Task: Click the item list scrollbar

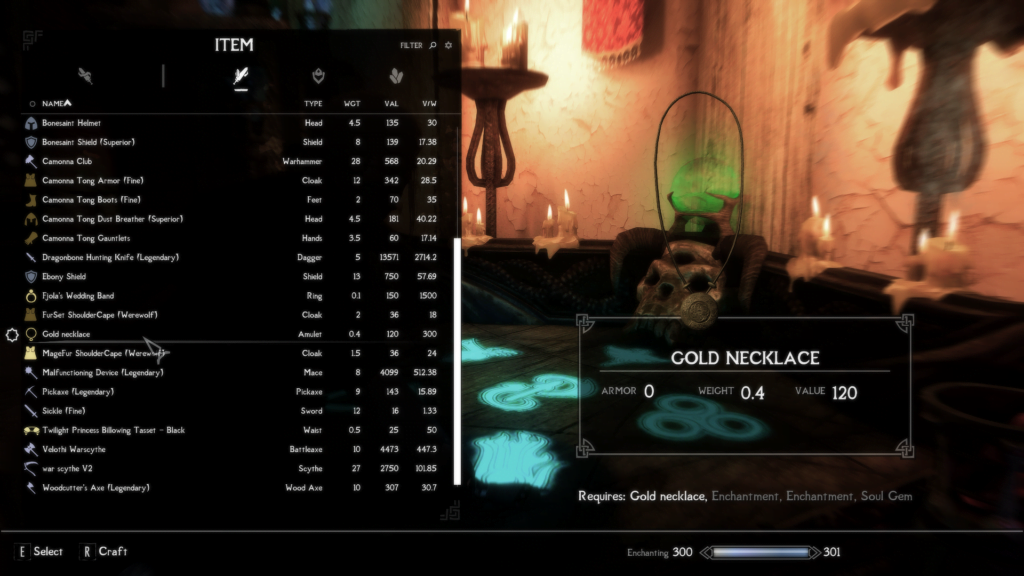Action: click(457, 360)
